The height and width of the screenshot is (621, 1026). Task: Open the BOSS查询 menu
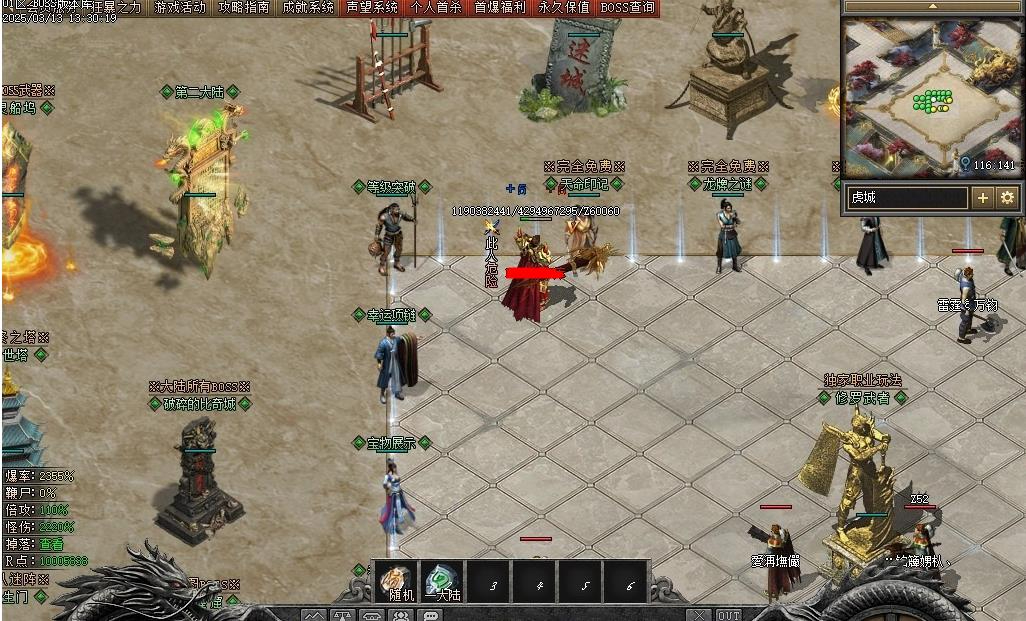pos(629,7)
